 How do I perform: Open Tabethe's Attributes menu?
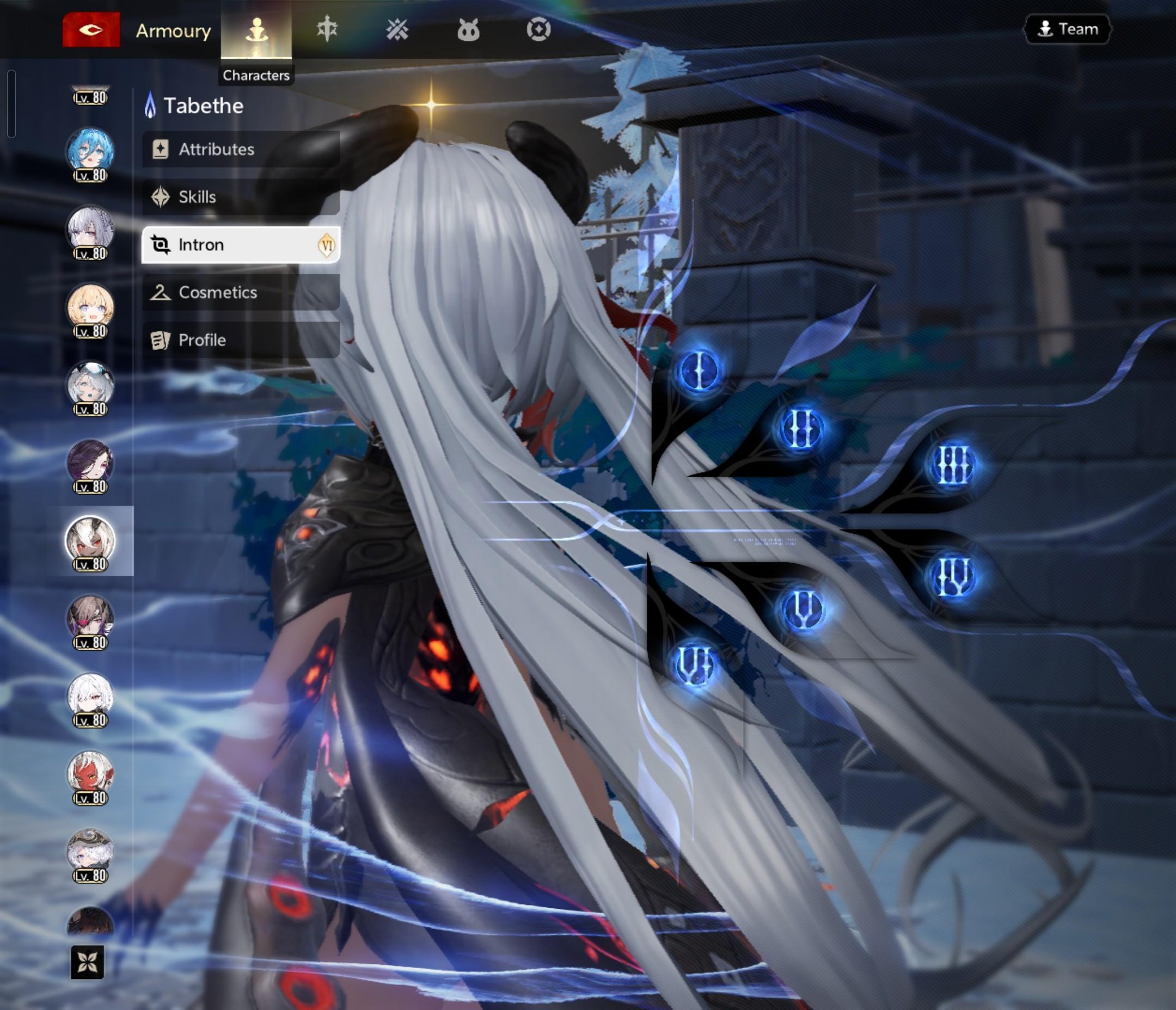[241, 149]
